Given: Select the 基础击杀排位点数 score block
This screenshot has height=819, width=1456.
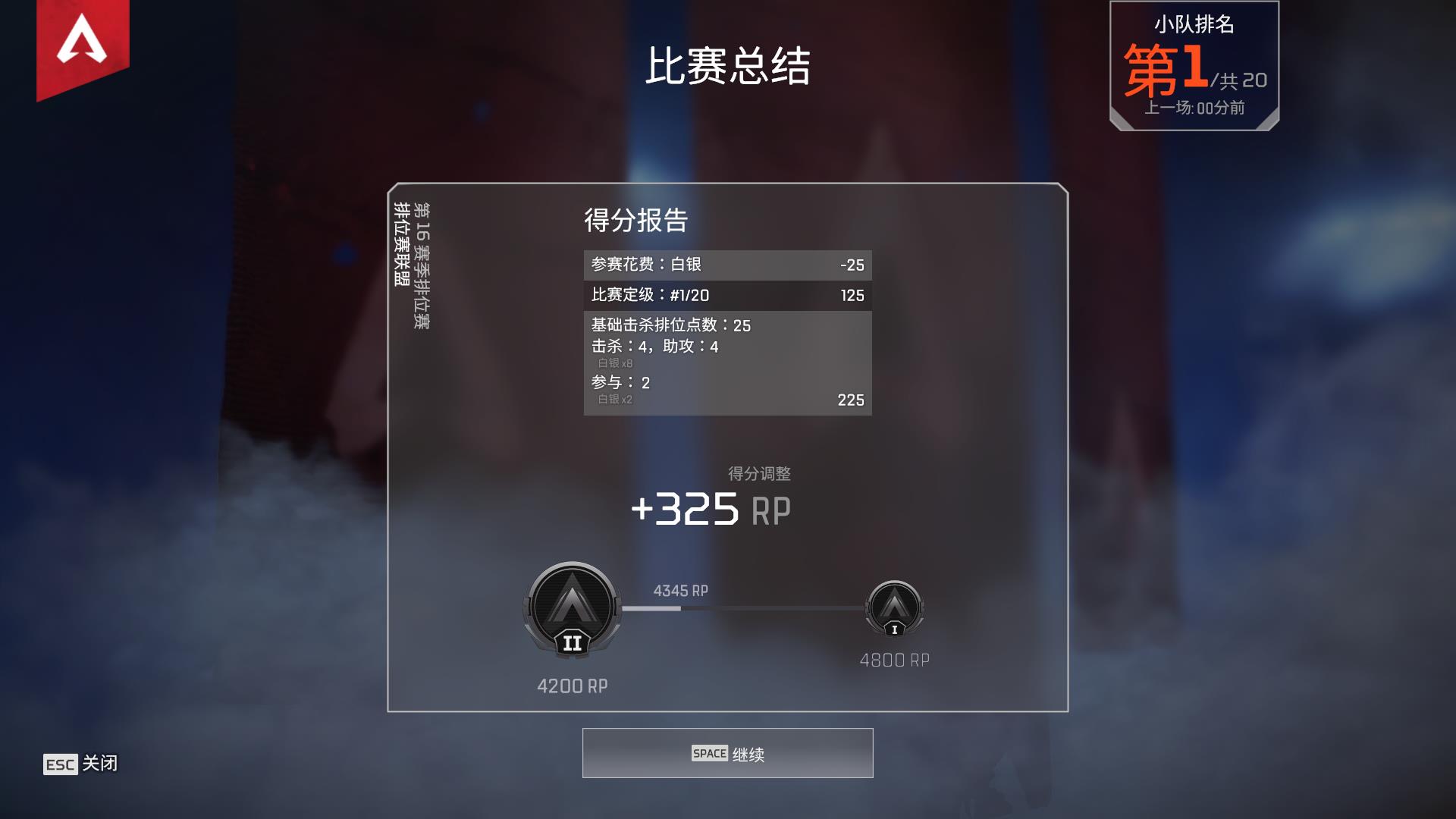Looking at the screenshot, I should 726,362.
